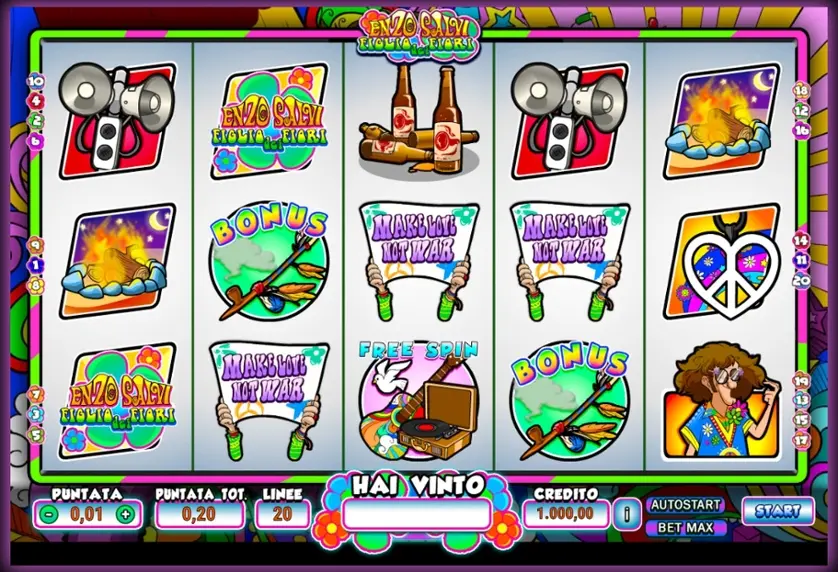Open the info paytable button

(x=628, y=515)
